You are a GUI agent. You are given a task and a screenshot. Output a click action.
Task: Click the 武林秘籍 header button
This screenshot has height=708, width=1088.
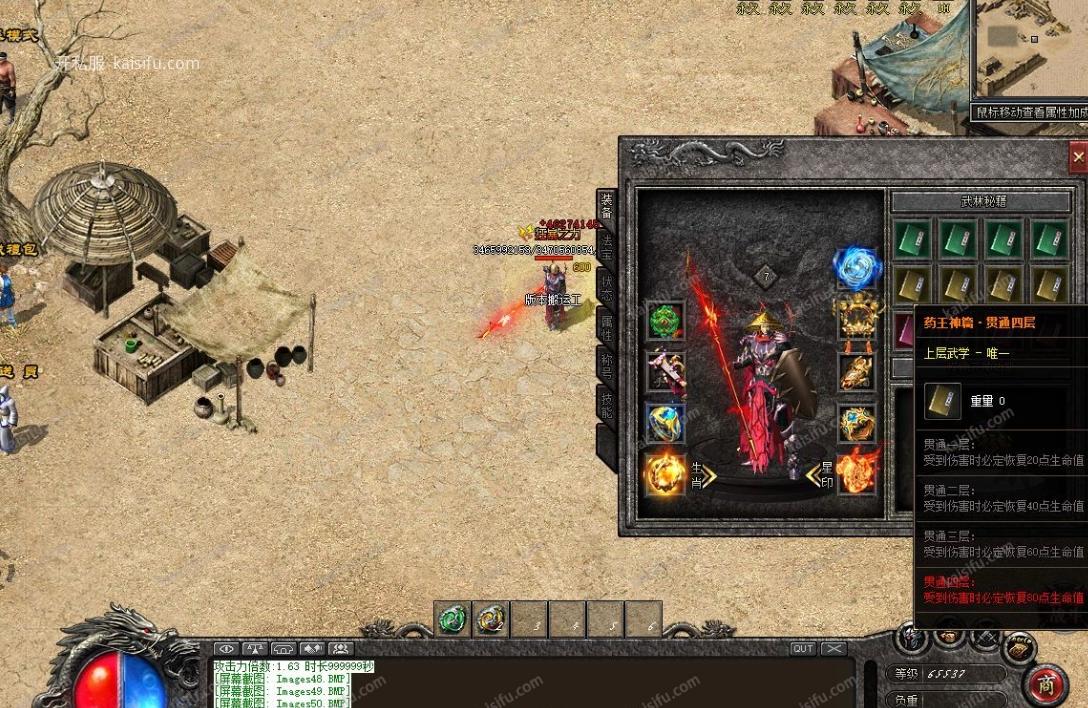coord(981,201)
